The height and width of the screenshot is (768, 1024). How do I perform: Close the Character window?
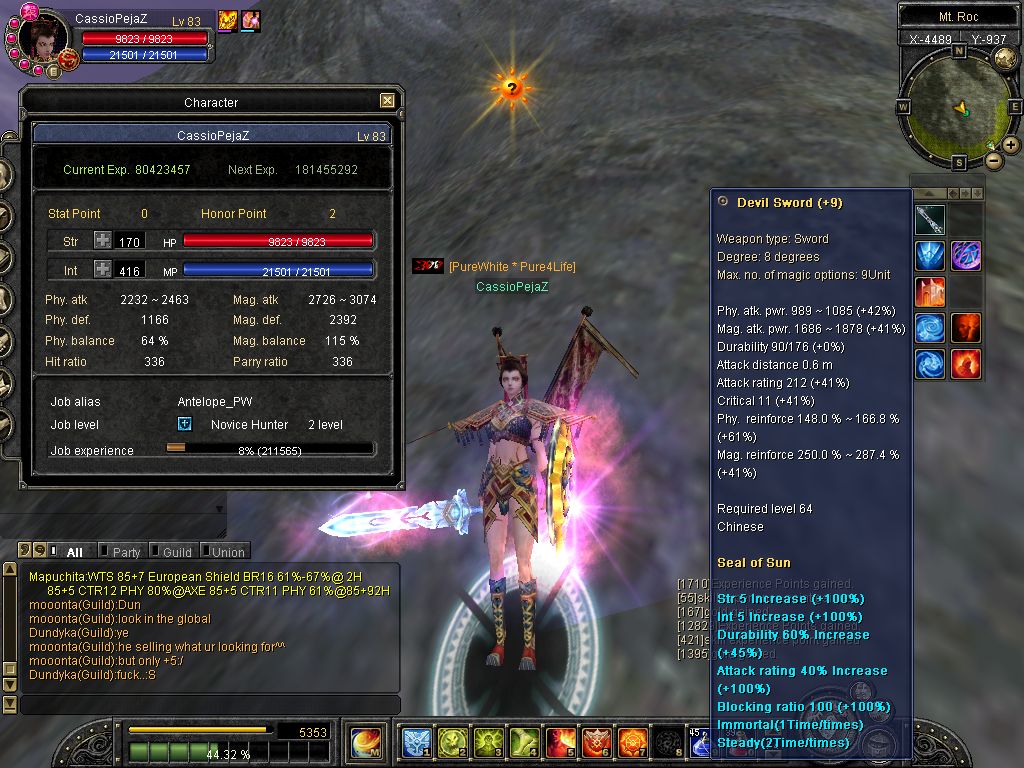pos(387,101)
